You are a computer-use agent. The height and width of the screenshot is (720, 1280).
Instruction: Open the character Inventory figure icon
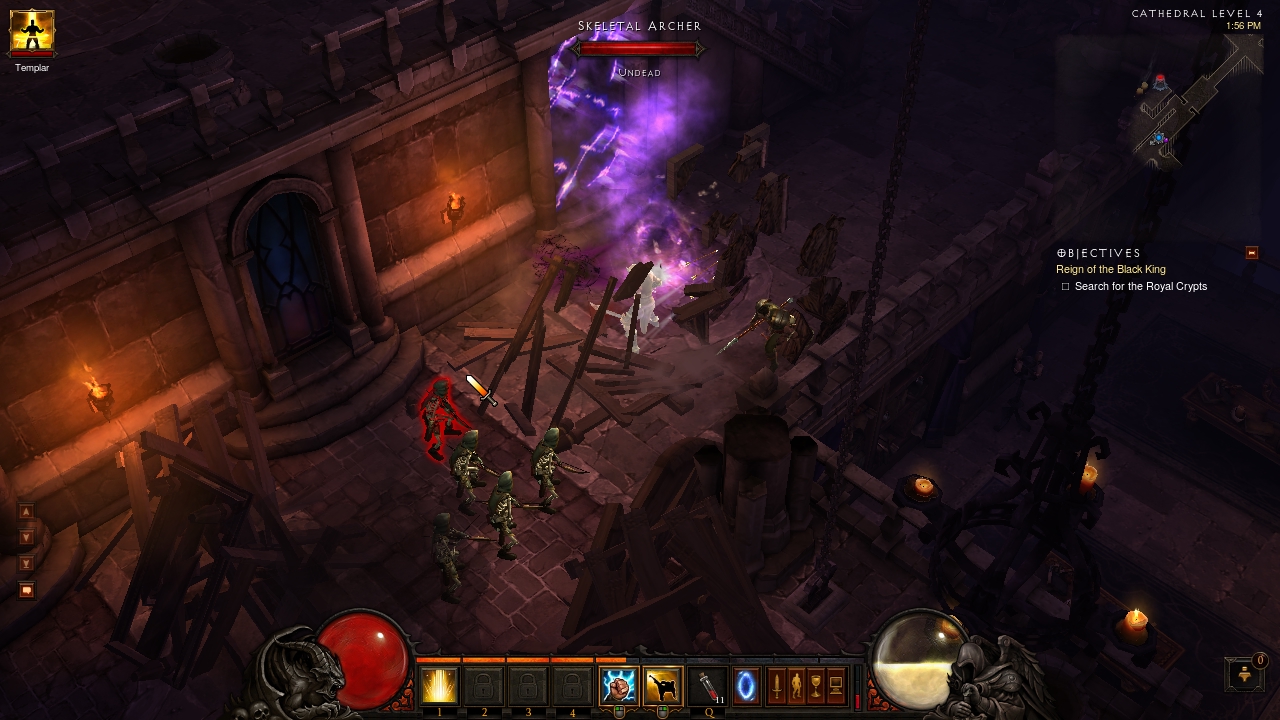pos(796,686)
